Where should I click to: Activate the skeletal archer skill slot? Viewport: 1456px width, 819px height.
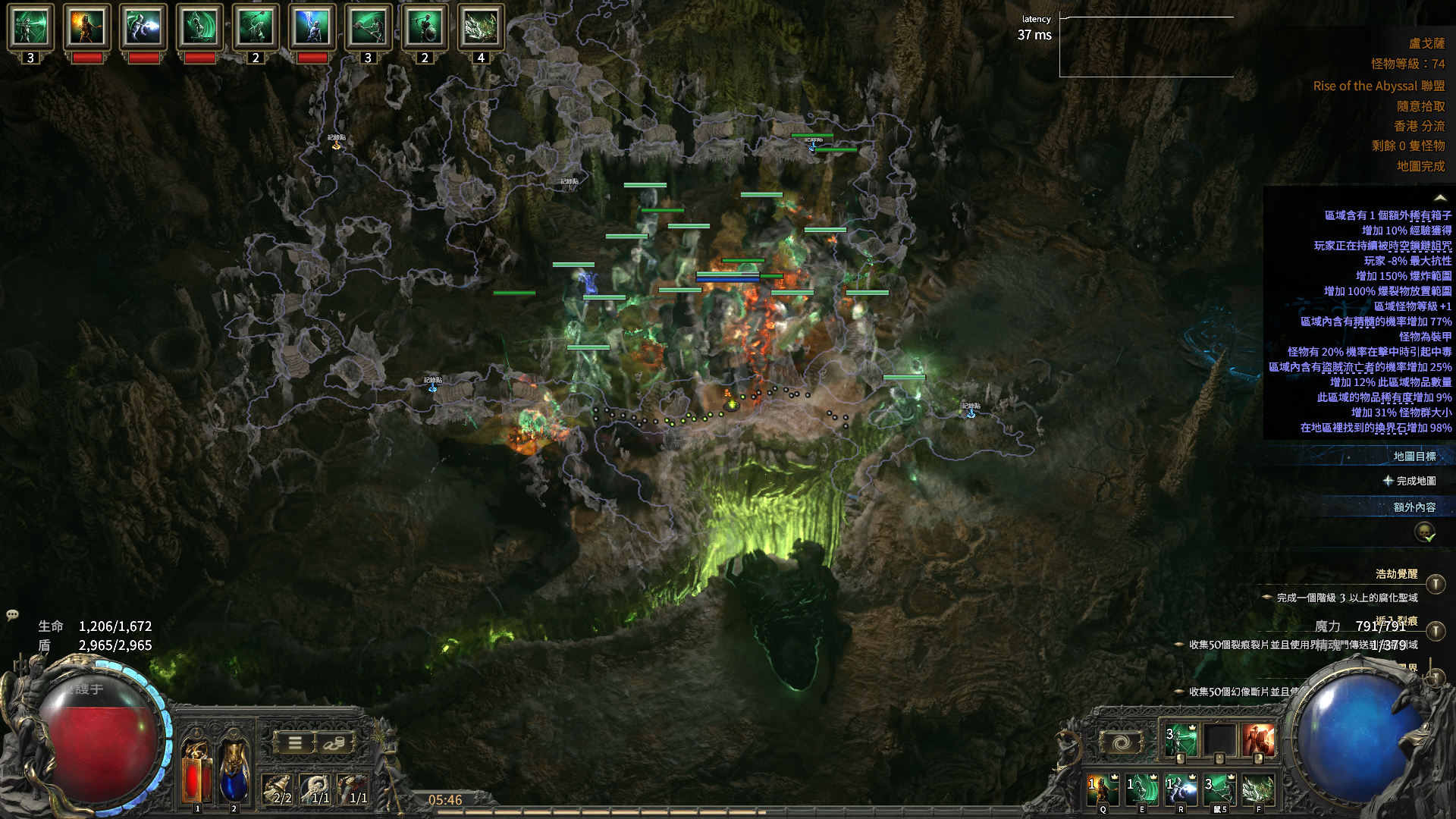[1180, 741]
